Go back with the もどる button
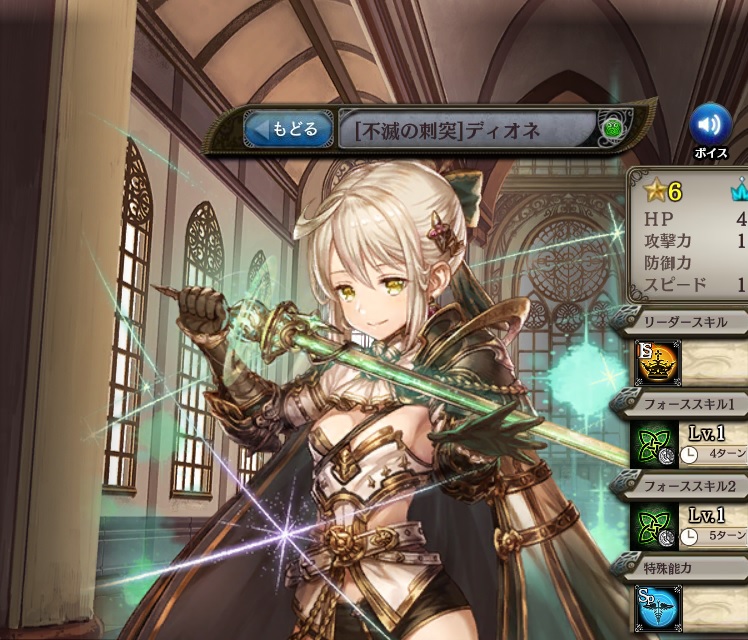Viewport: 748px width, 640px height. pos(289,129)
